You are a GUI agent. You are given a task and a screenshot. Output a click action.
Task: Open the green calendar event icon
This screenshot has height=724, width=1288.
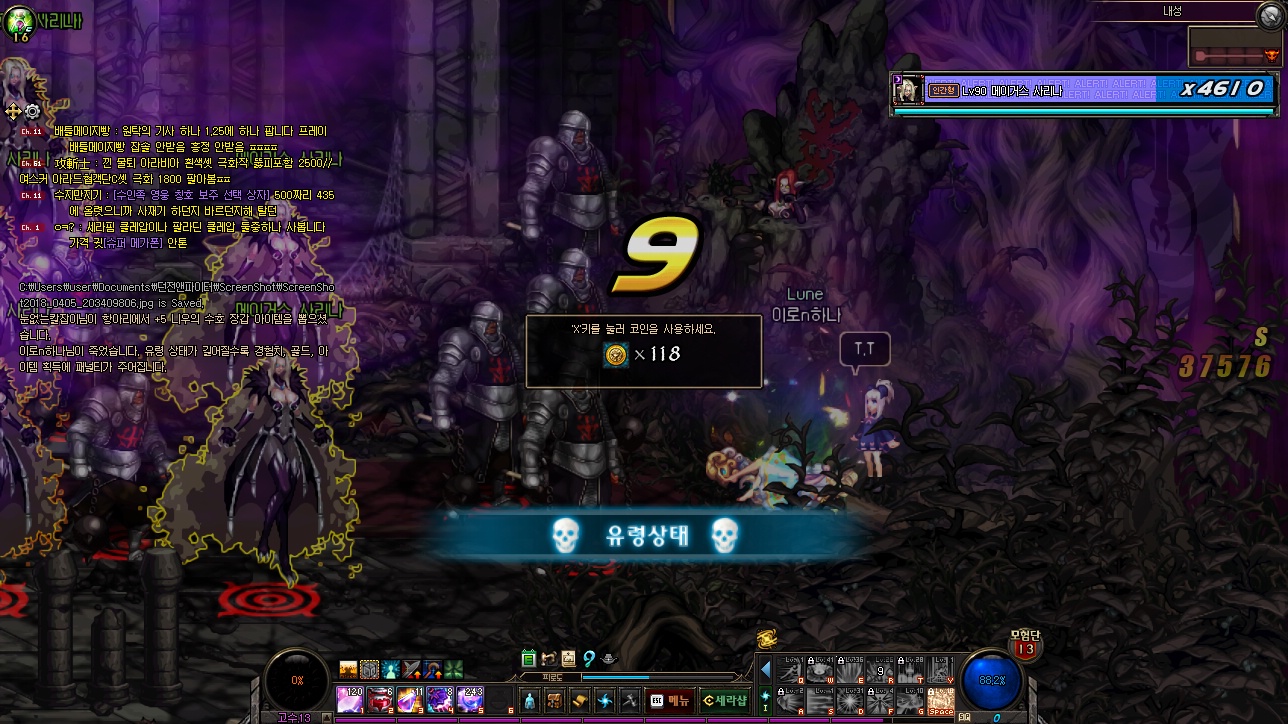(529, 658)
